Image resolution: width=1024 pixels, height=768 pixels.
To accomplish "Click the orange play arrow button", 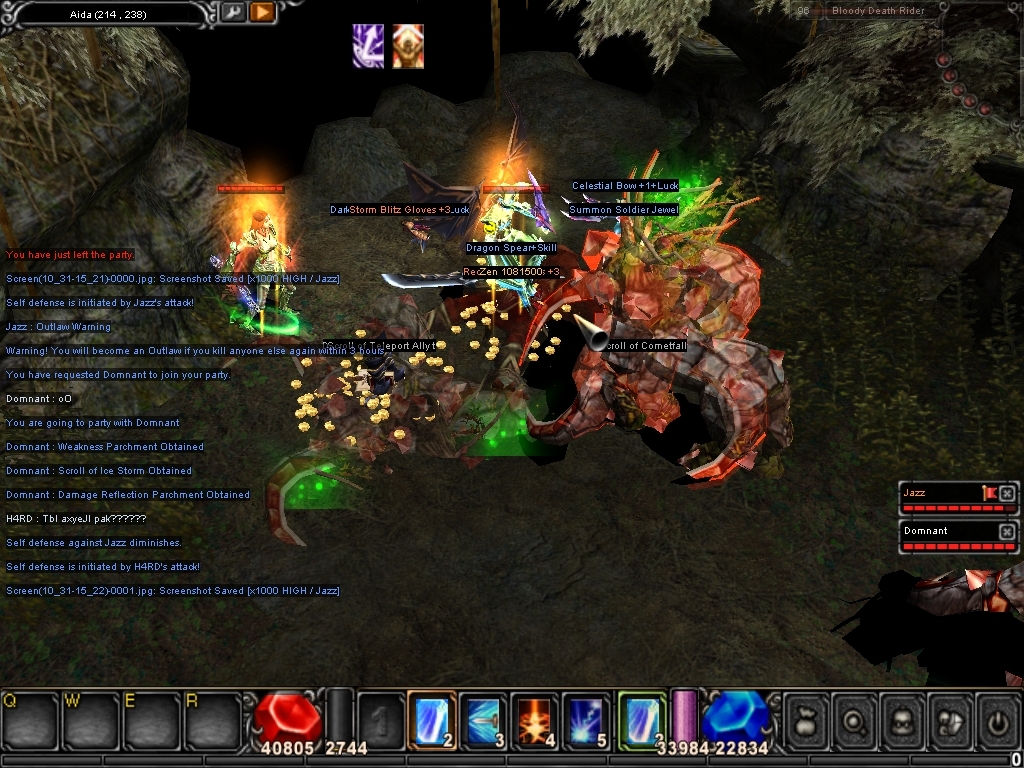I will [261, 12].
